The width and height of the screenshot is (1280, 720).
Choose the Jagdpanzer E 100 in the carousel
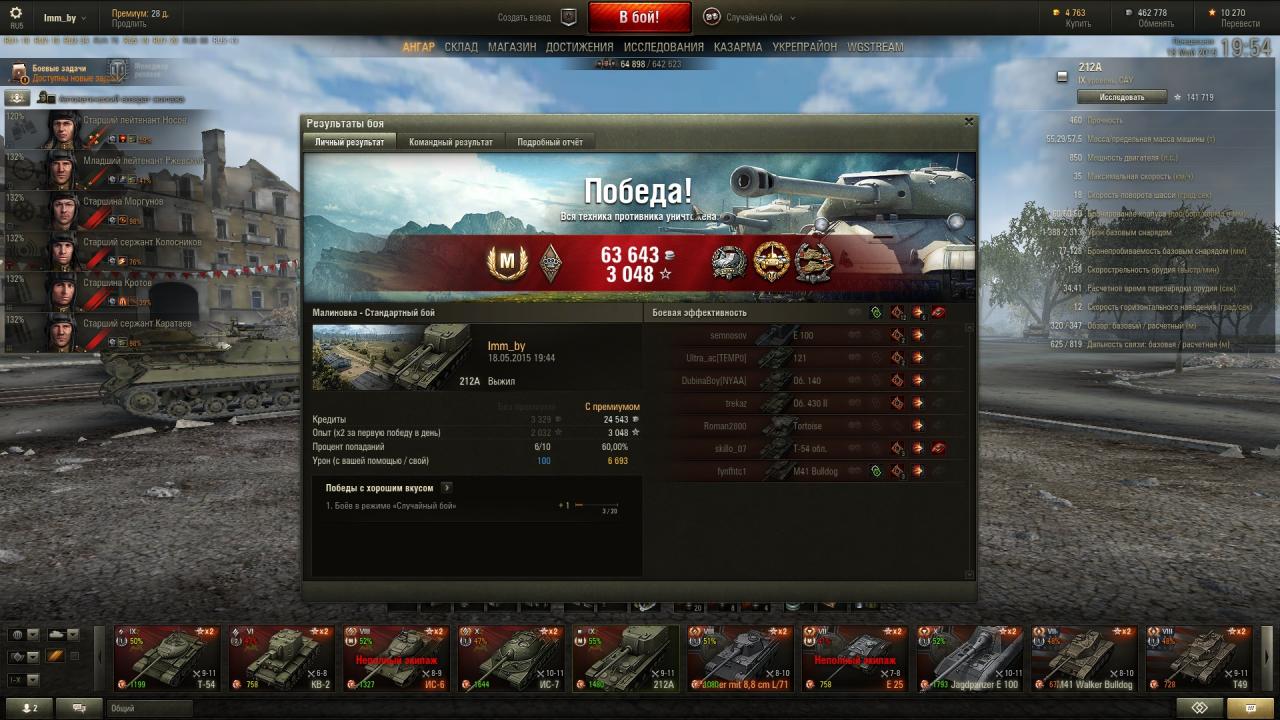pyautogui.click(x=969, y=659)
